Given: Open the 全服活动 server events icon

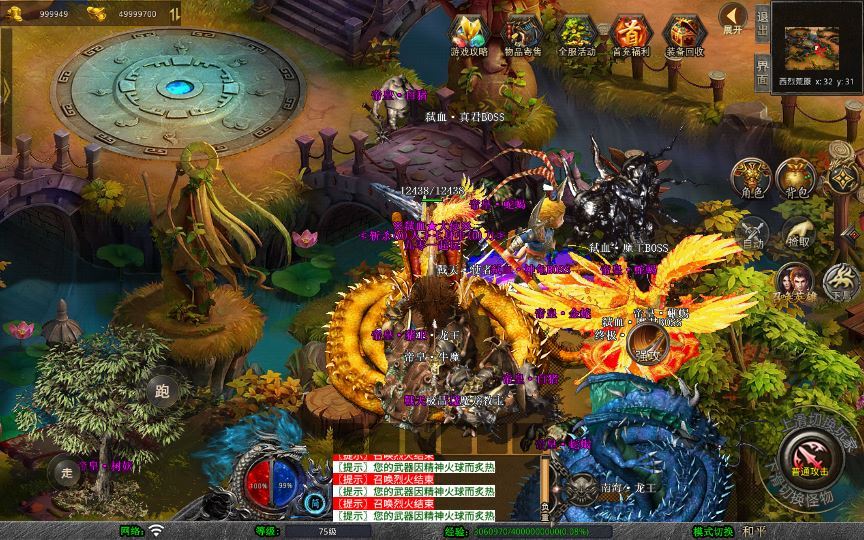Looking at the screenshot, I should (577, 33).
